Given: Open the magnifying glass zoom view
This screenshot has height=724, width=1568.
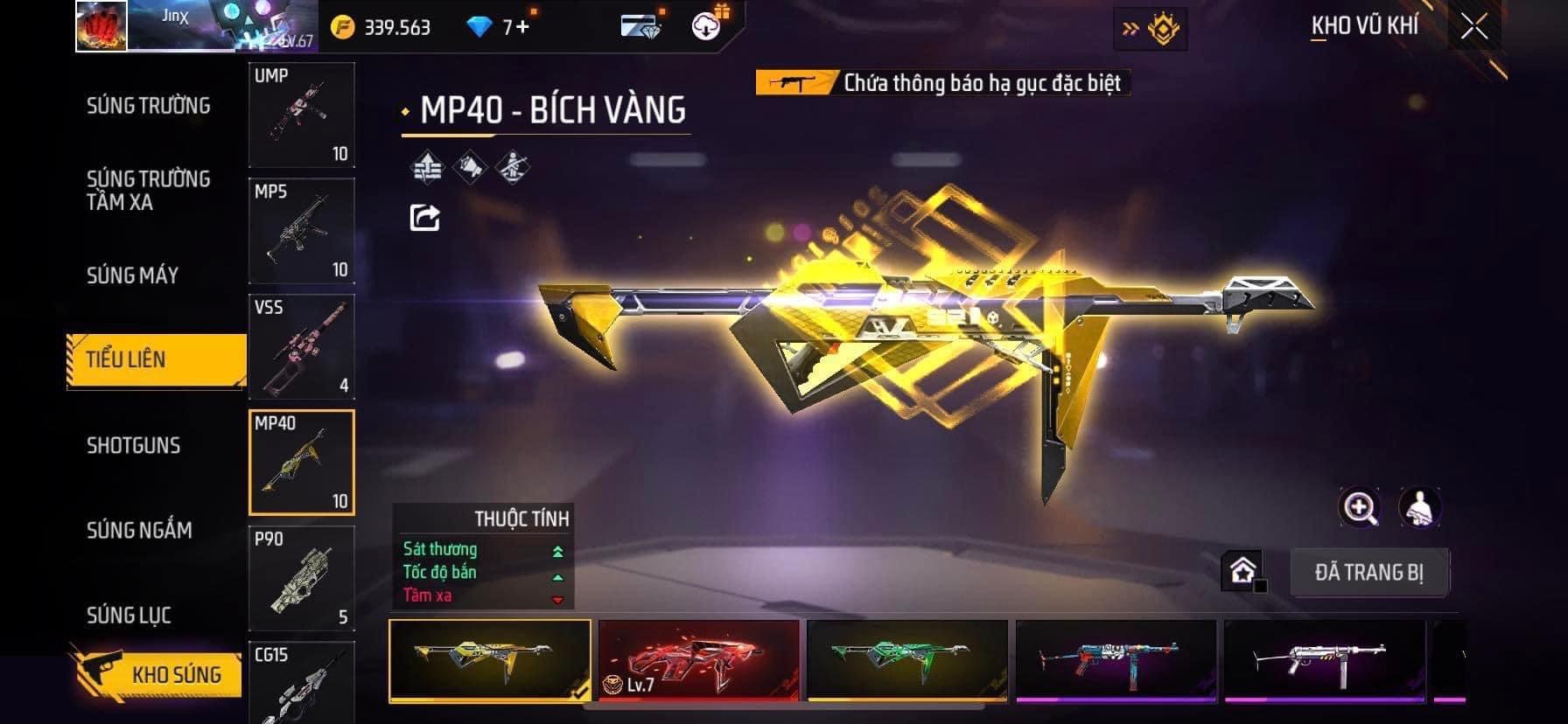Looking at the screenshot, I should tap(1360, 507).
